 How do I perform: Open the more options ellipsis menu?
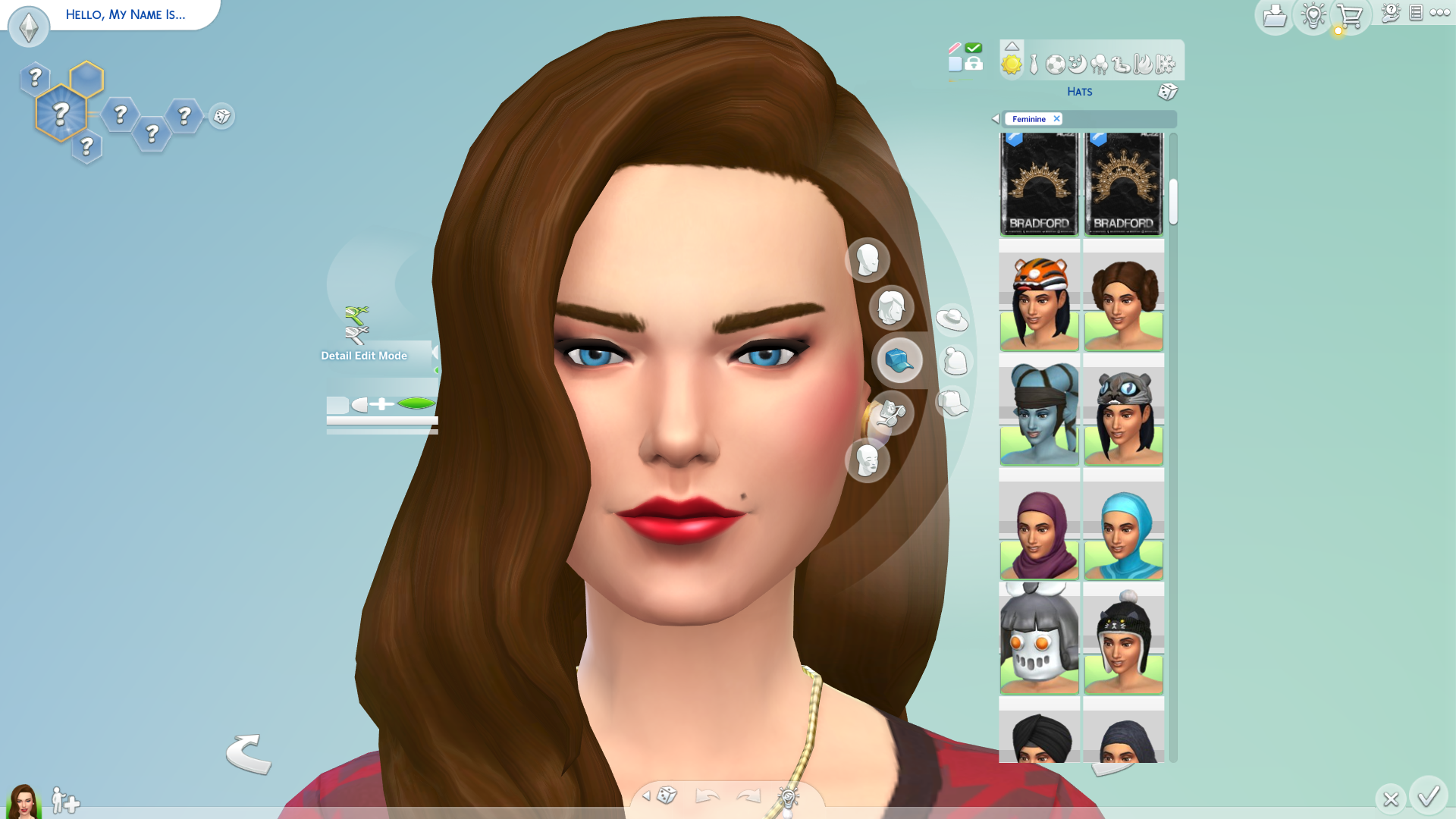(1439, 13)
